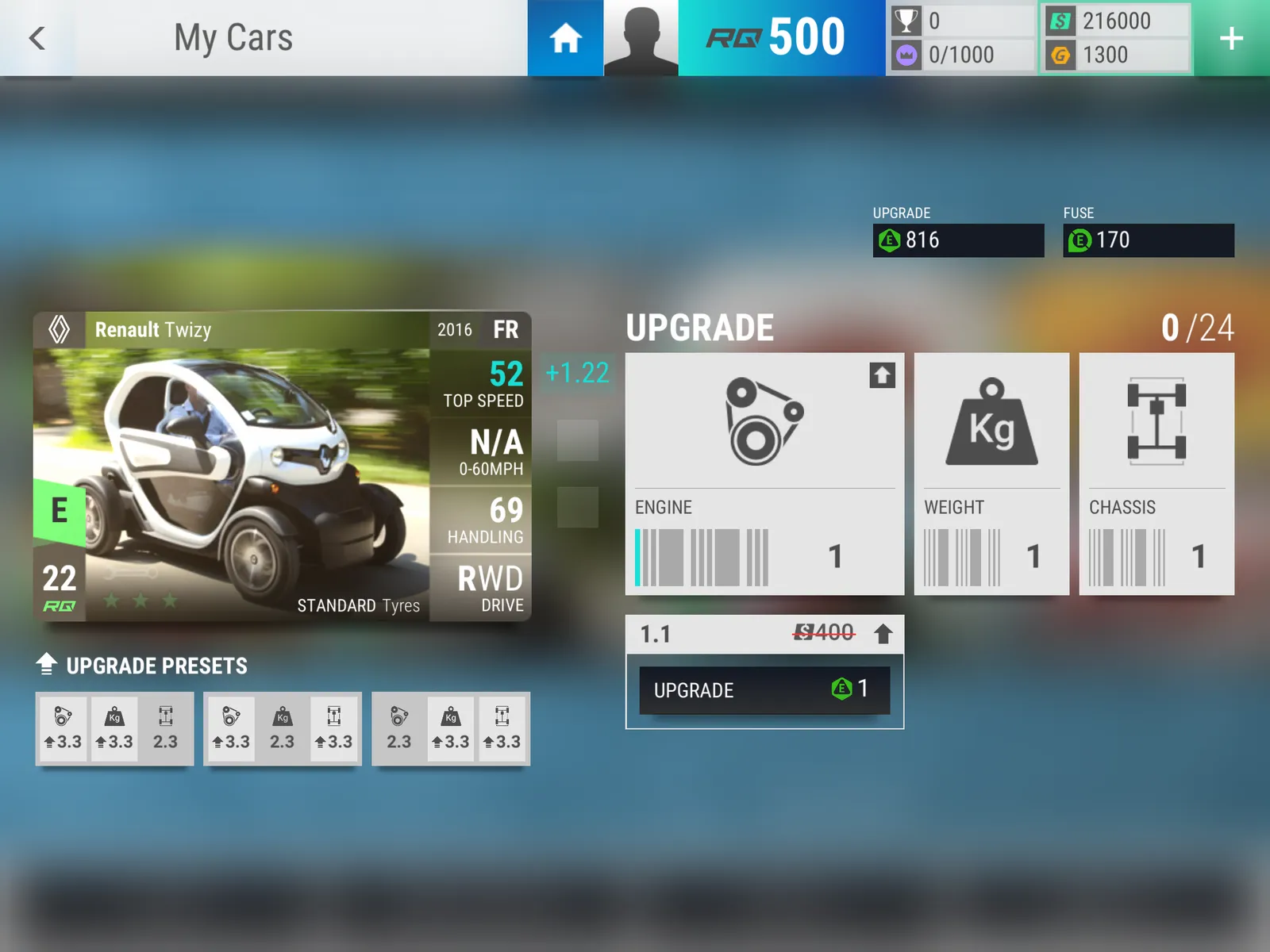
Task: Choose preset with engine at 2.3
Action: [x=451, y=728]
